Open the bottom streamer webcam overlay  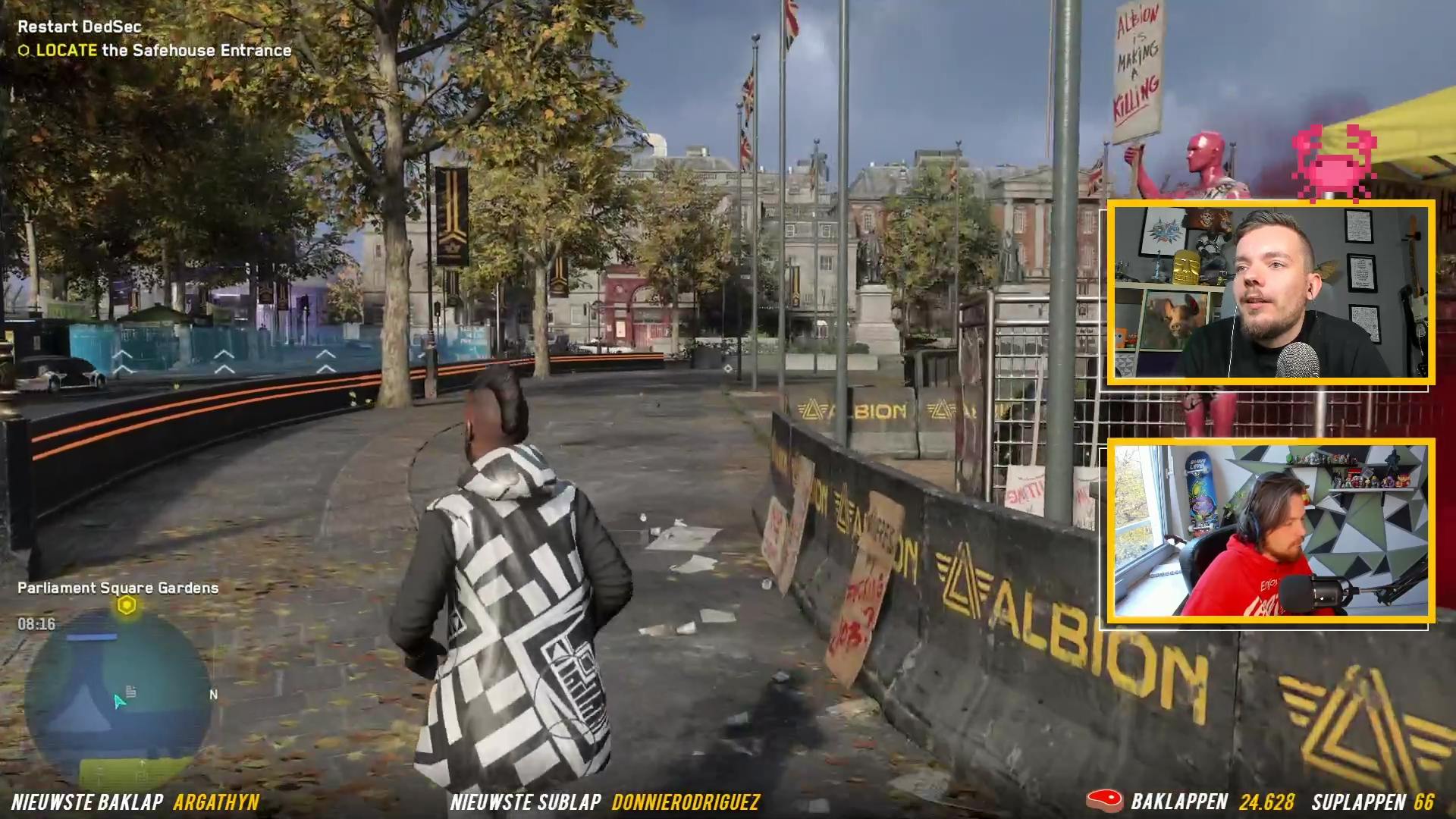tap(1271, 531)
